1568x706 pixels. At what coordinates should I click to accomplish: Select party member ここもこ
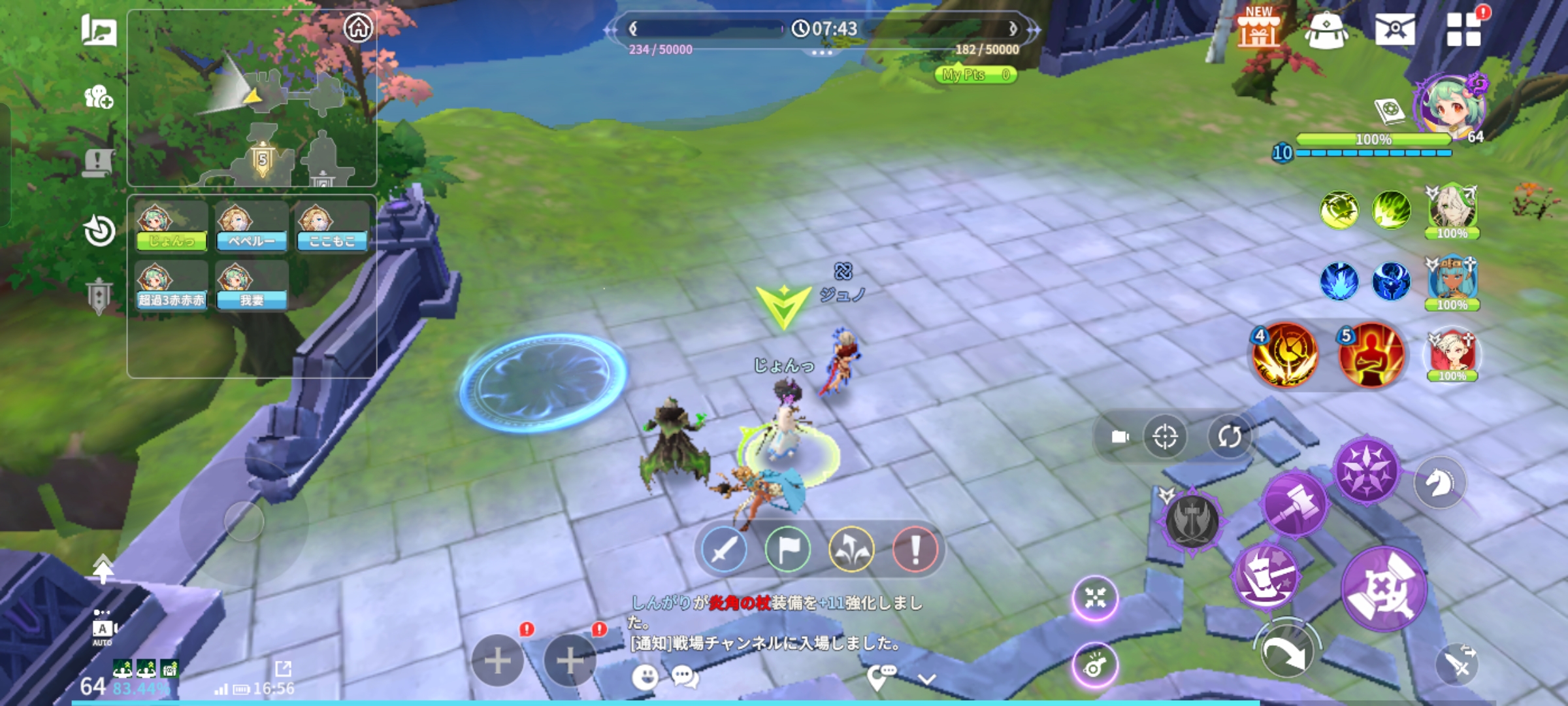332,227
